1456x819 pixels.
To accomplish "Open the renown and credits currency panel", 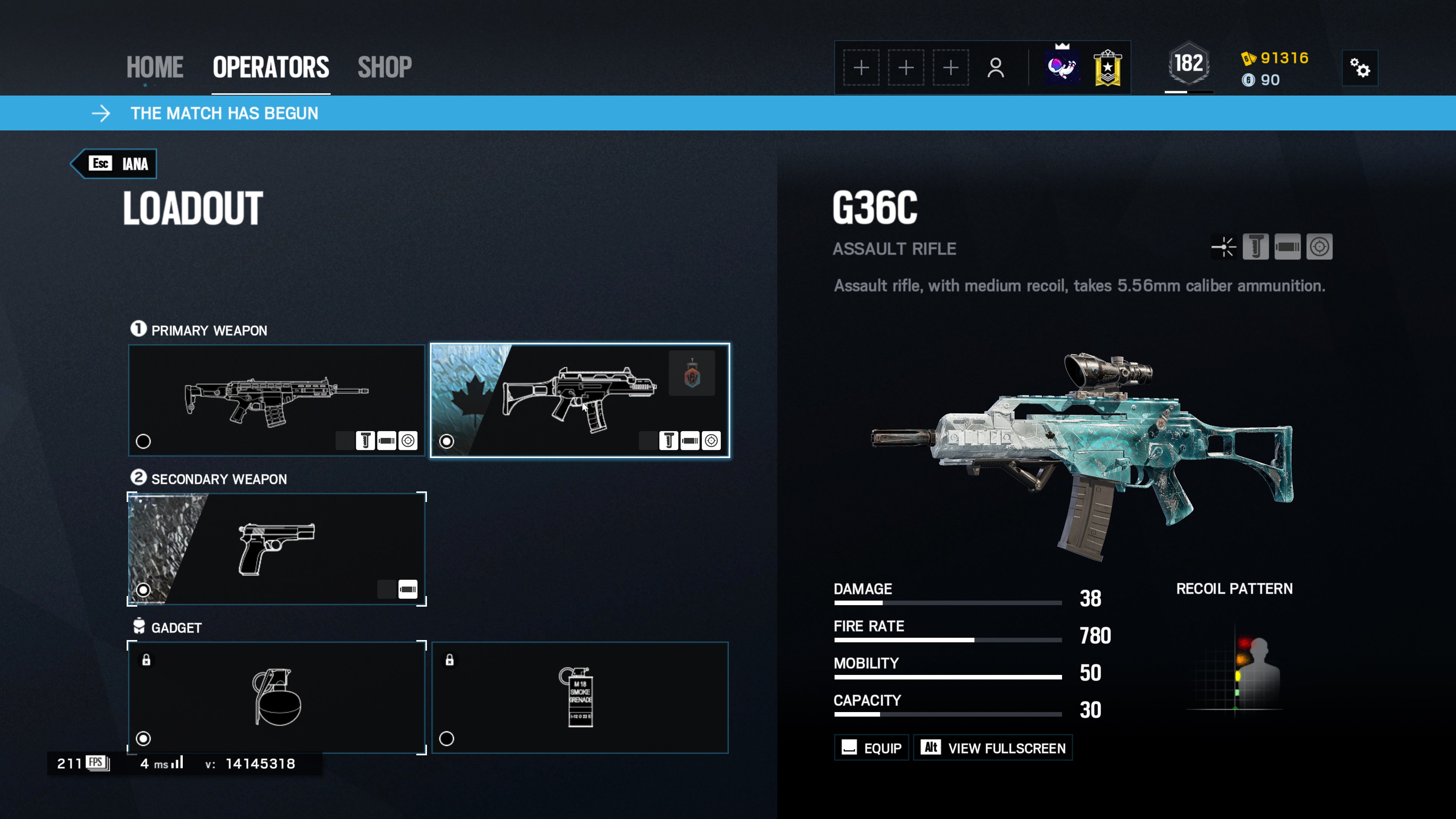I will pos(1275,68).
